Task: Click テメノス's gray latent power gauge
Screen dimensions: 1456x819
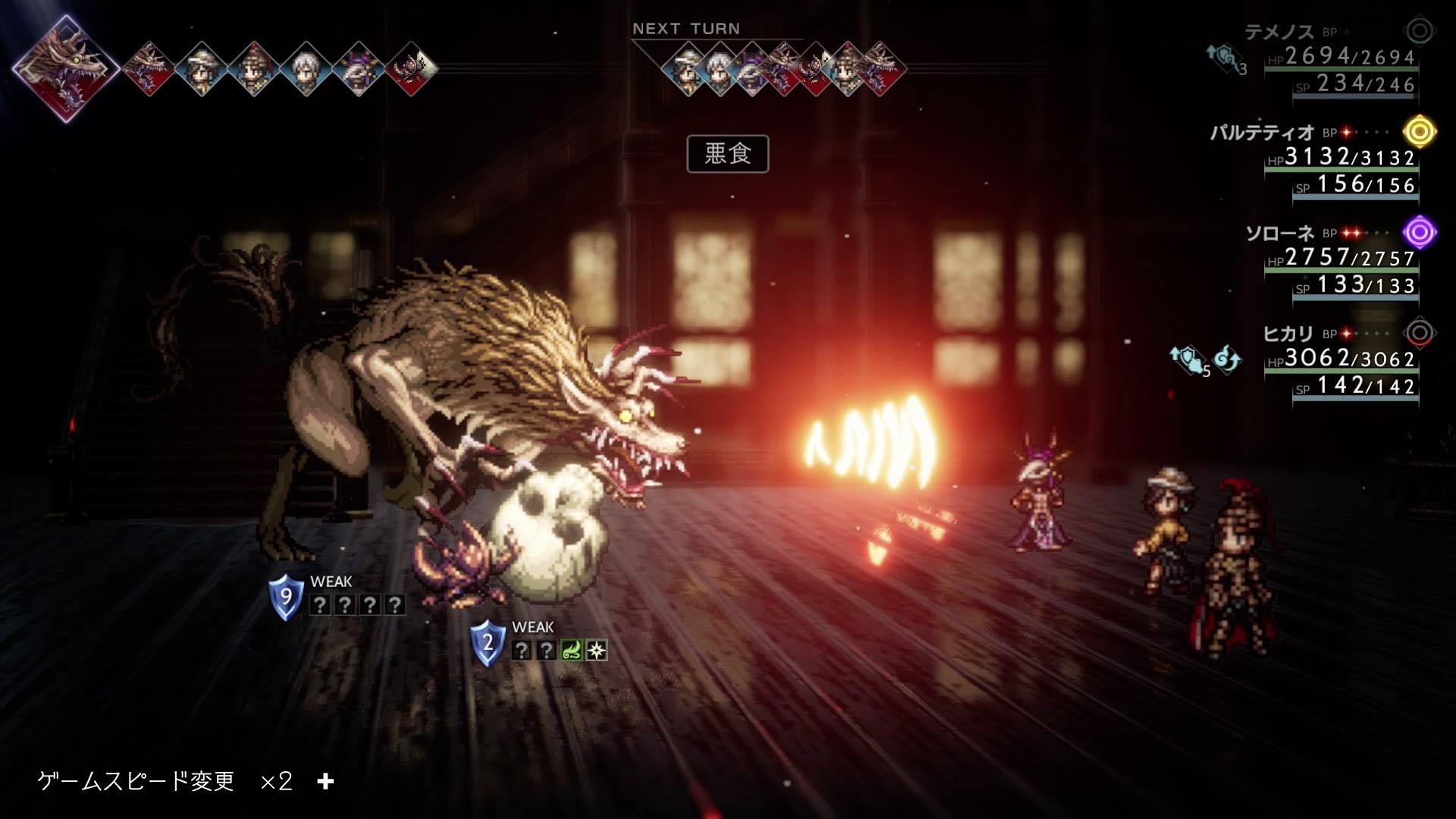Action: point(1419,32)
